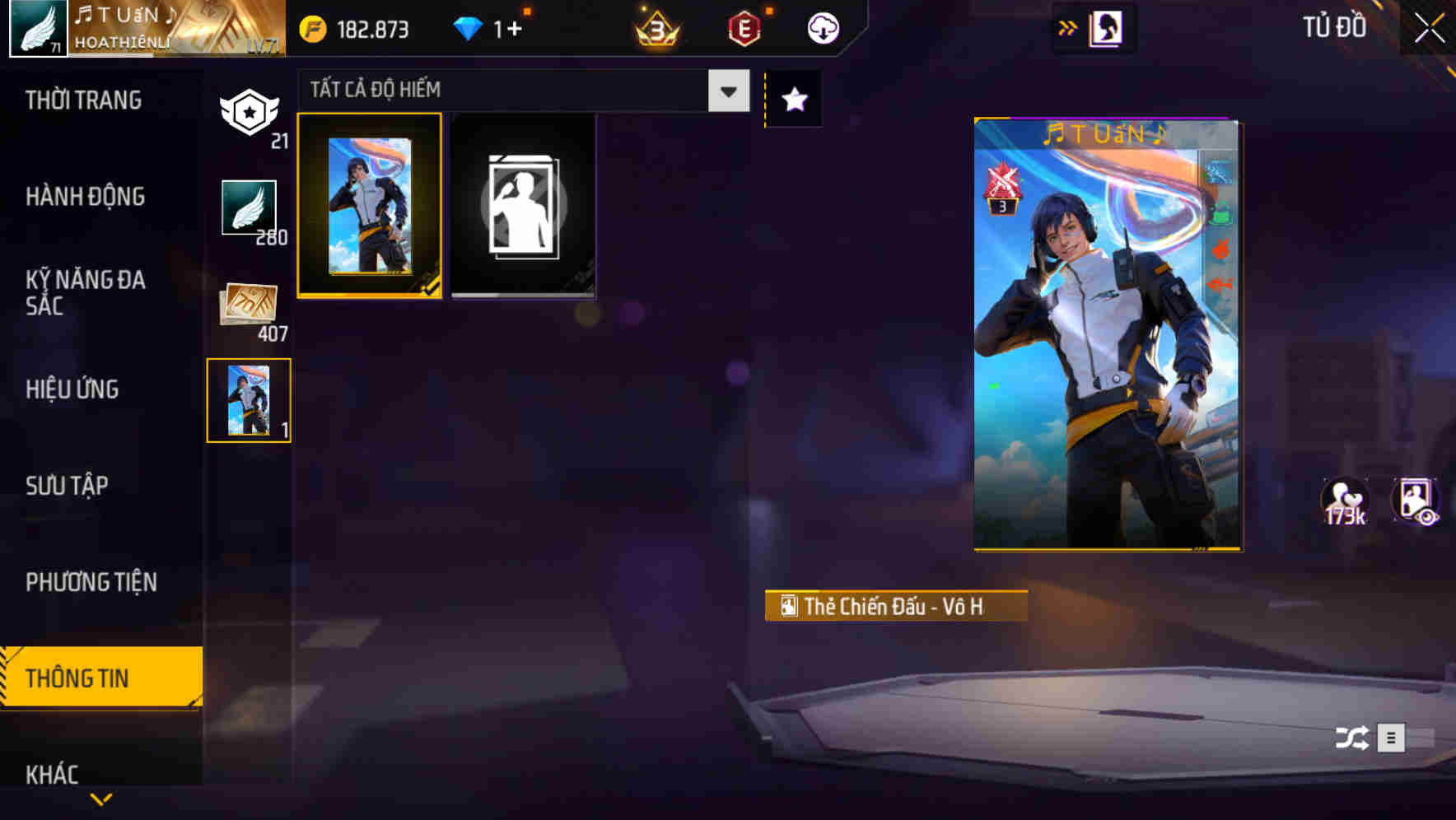Open the SƯU TẬP section
This screenshot has width=1456, height=820.
pos(68,486)
